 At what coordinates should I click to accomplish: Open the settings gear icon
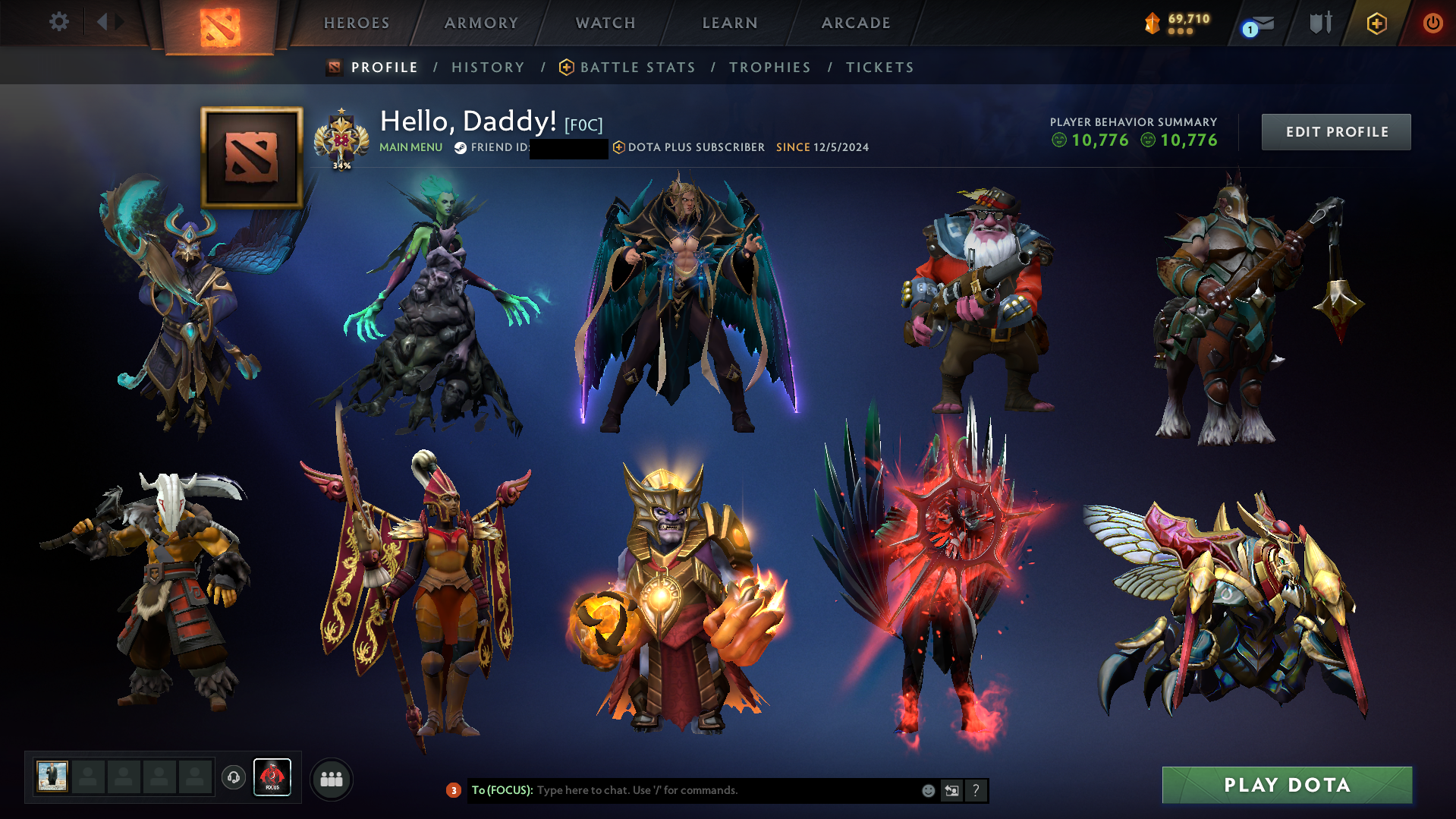point(59,22)
